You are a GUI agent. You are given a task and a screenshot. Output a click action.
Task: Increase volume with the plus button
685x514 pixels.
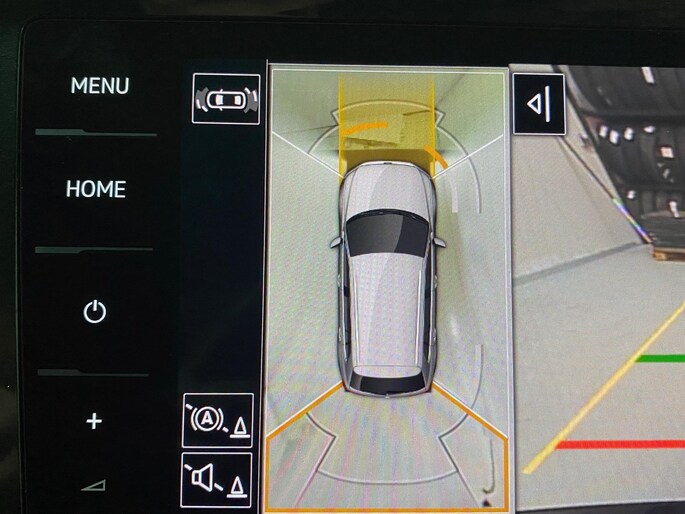[x=94, y=421]
